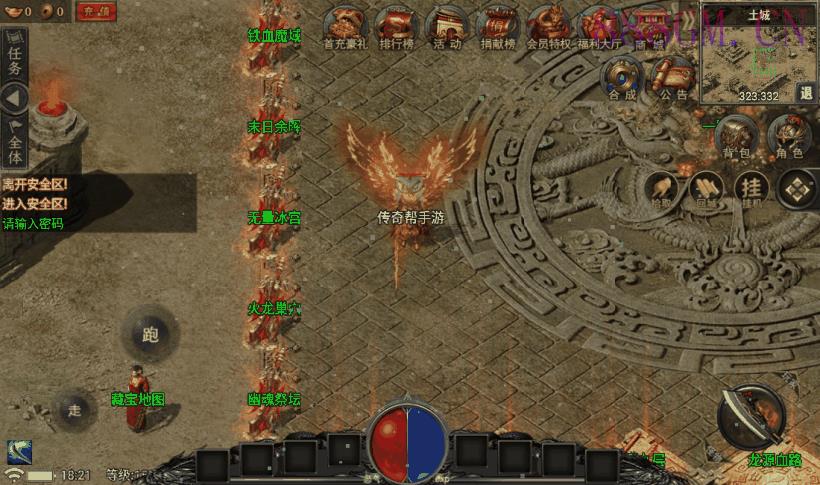Open 会员特权 member privileges

coord(548,25)
